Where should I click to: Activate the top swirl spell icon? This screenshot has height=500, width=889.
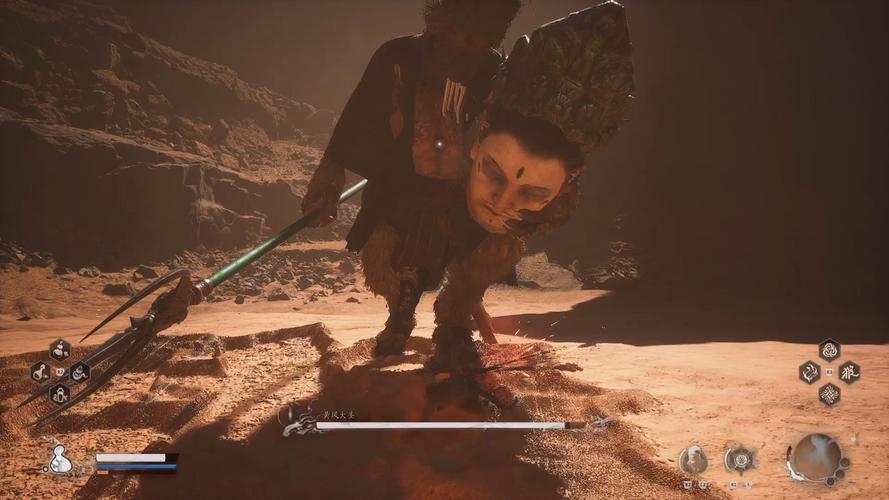829,350
